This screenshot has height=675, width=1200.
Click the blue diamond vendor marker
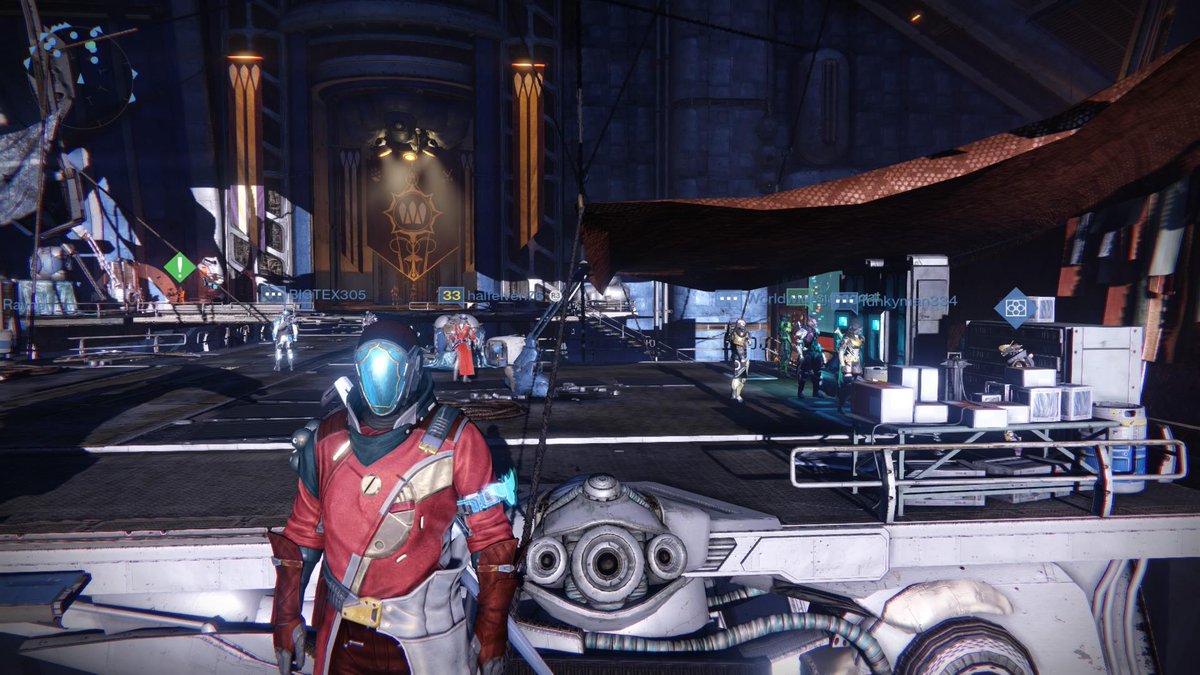(1014, 308)
